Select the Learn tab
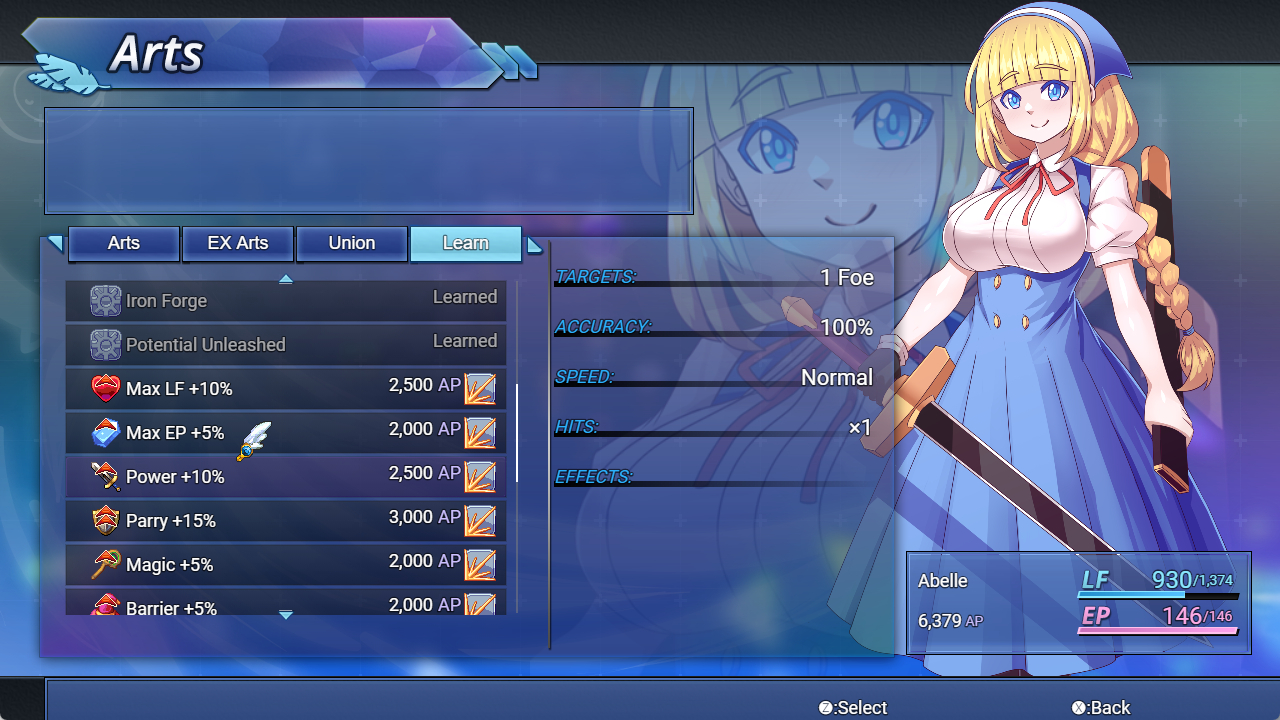Screen dimensions: 1280x720 click(x=466, y=243)
